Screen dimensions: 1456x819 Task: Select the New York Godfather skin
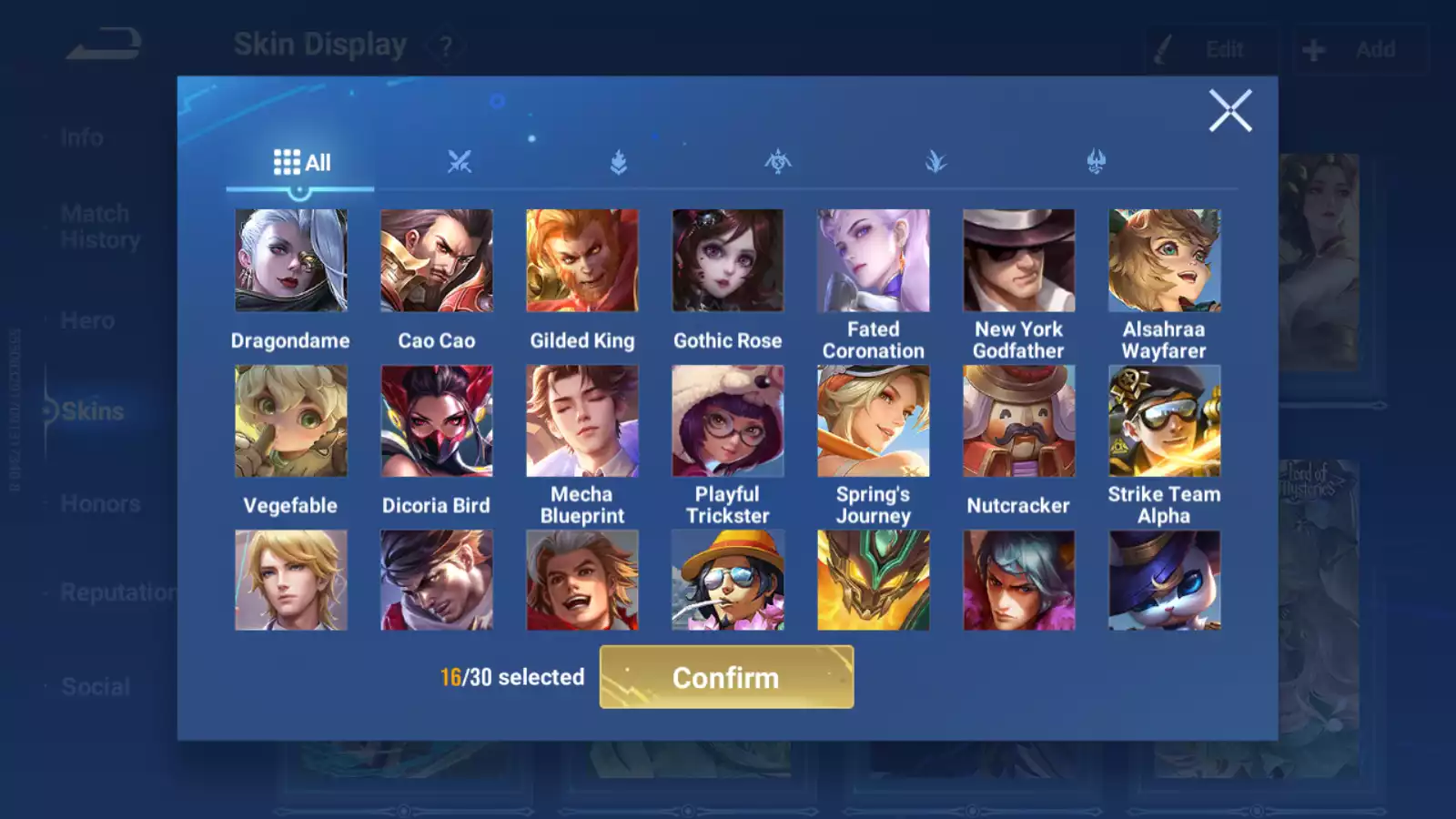(1018, 261)
